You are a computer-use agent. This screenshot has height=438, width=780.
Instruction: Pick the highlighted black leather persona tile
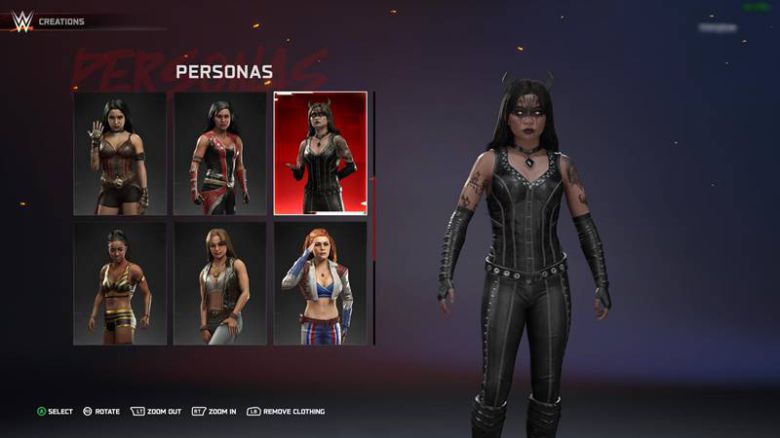coord(320,154)
